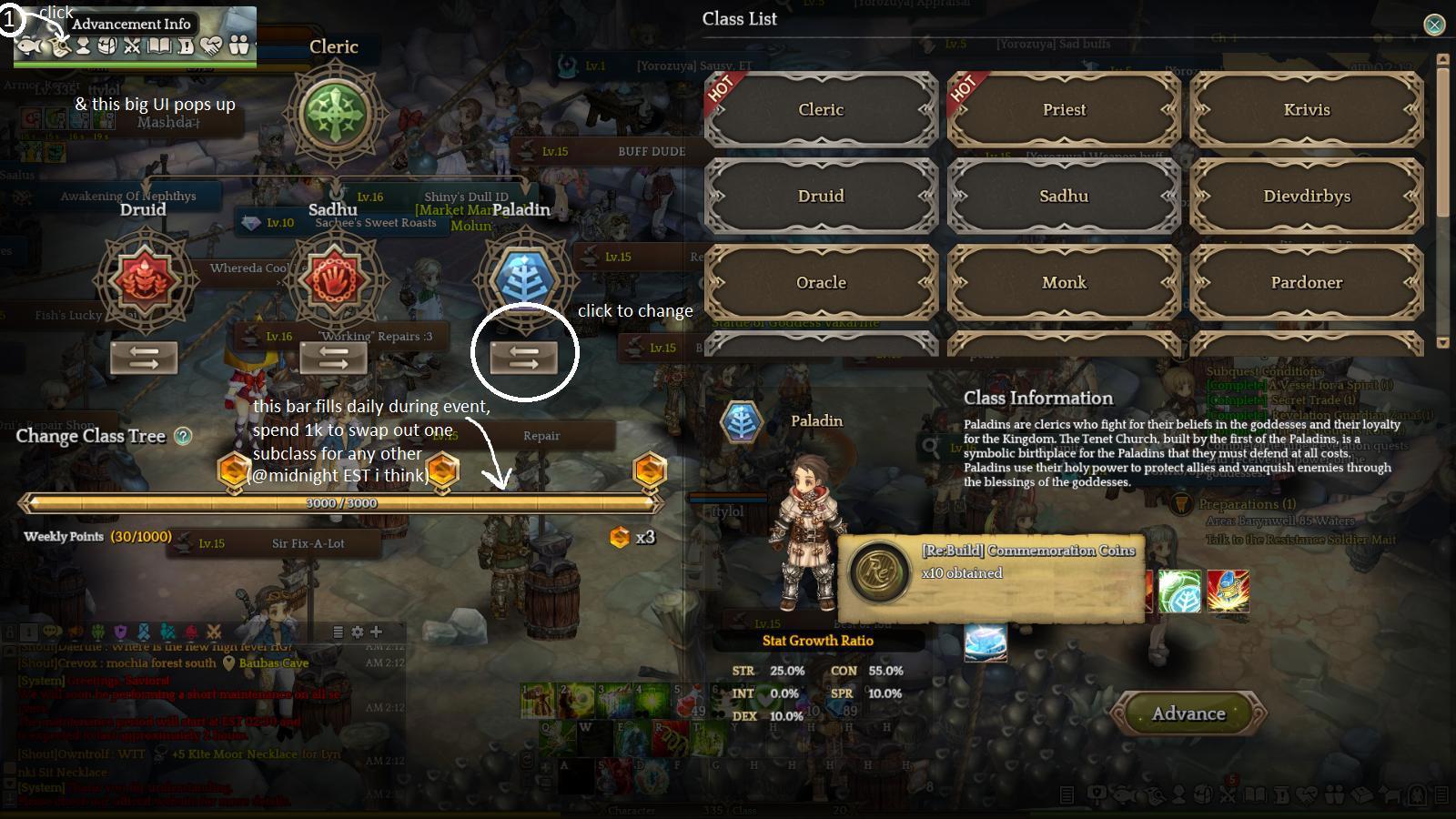Choose the Sadhu class list tile
Viewport: 1456px width, 819px height.
point(1064,196)
